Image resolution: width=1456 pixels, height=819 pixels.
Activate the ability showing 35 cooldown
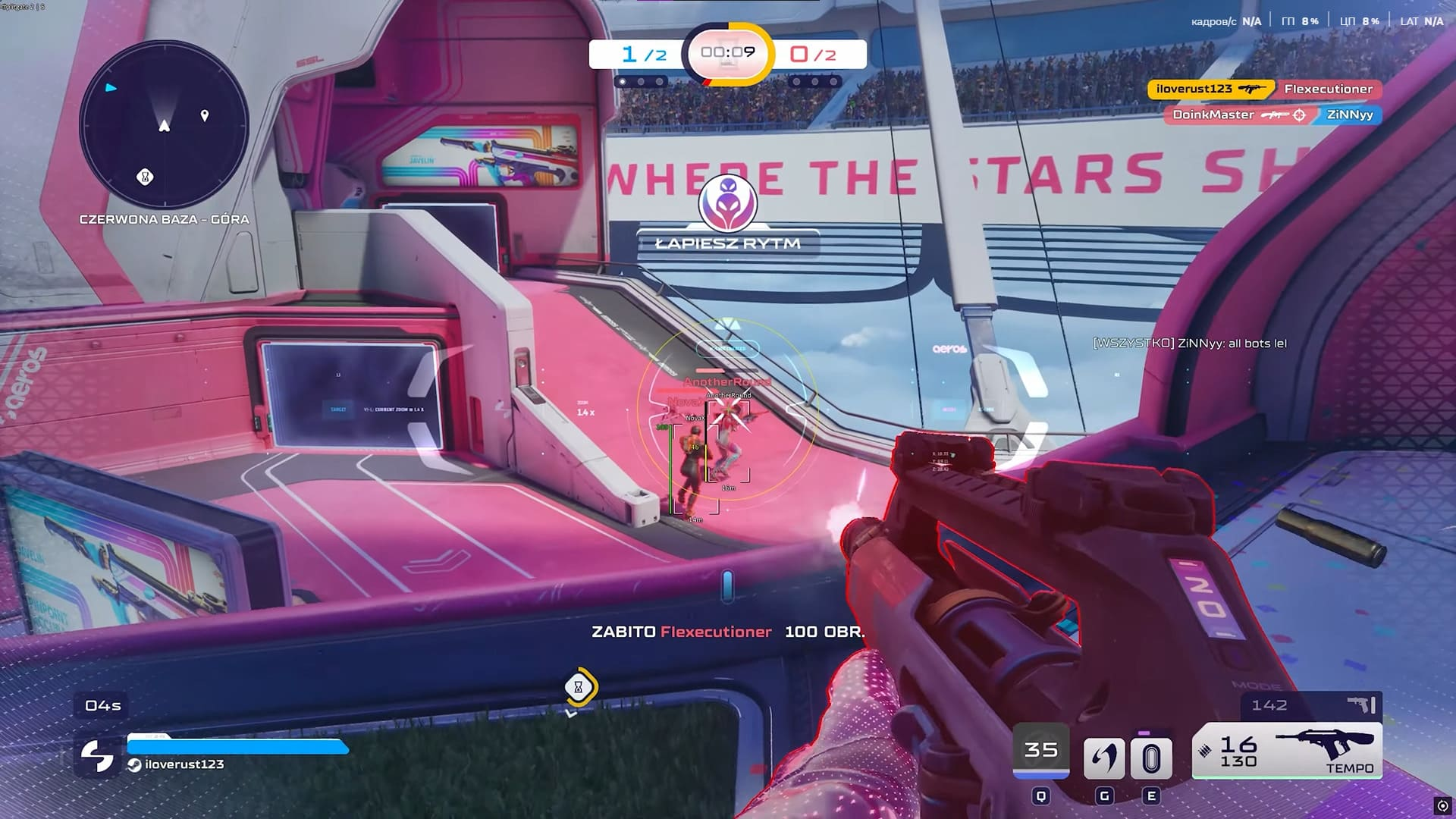(1040, 751)
